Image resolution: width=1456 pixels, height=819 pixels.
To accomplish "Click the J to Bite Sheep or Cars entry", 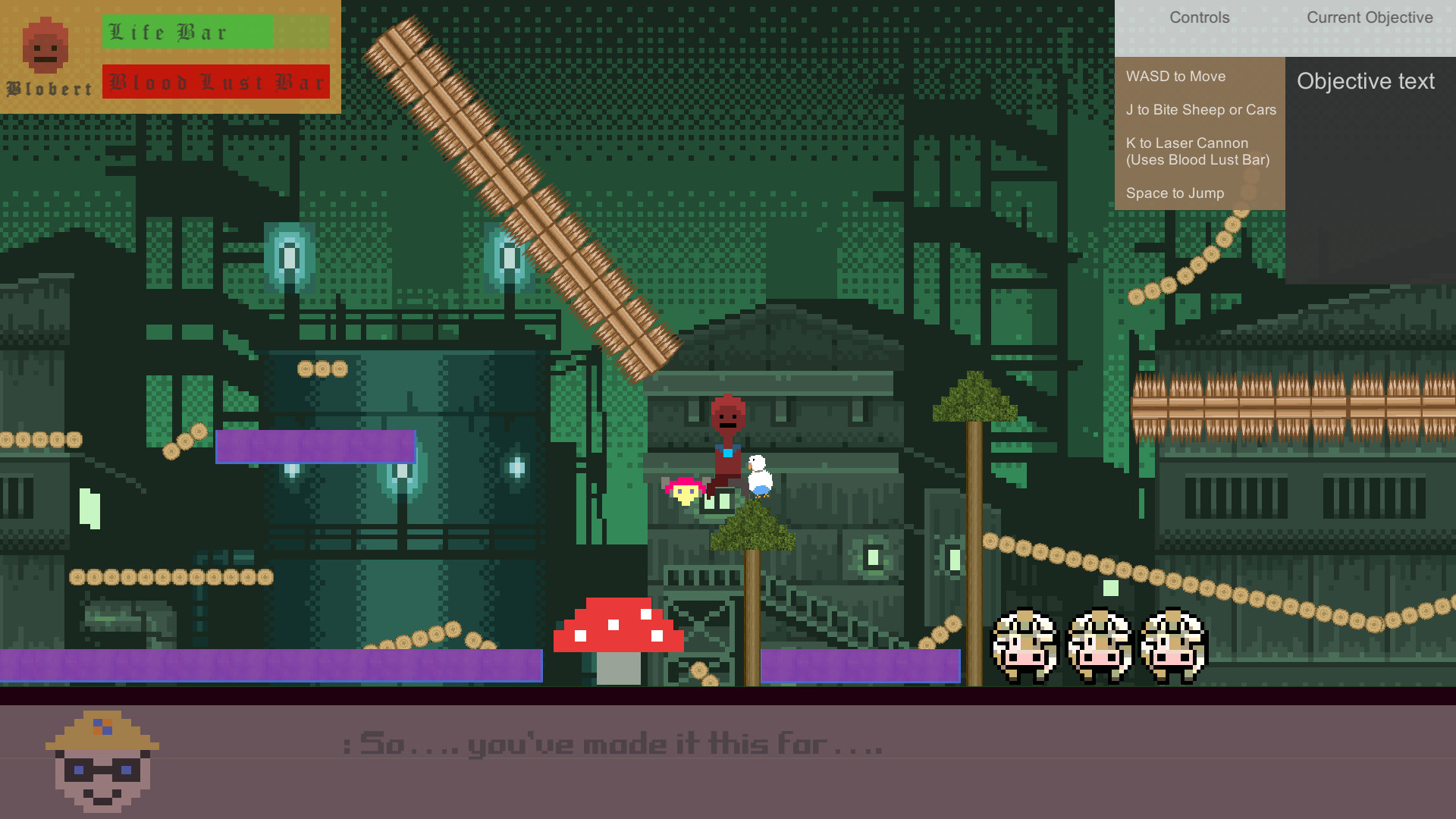I will coord(1201,109).
